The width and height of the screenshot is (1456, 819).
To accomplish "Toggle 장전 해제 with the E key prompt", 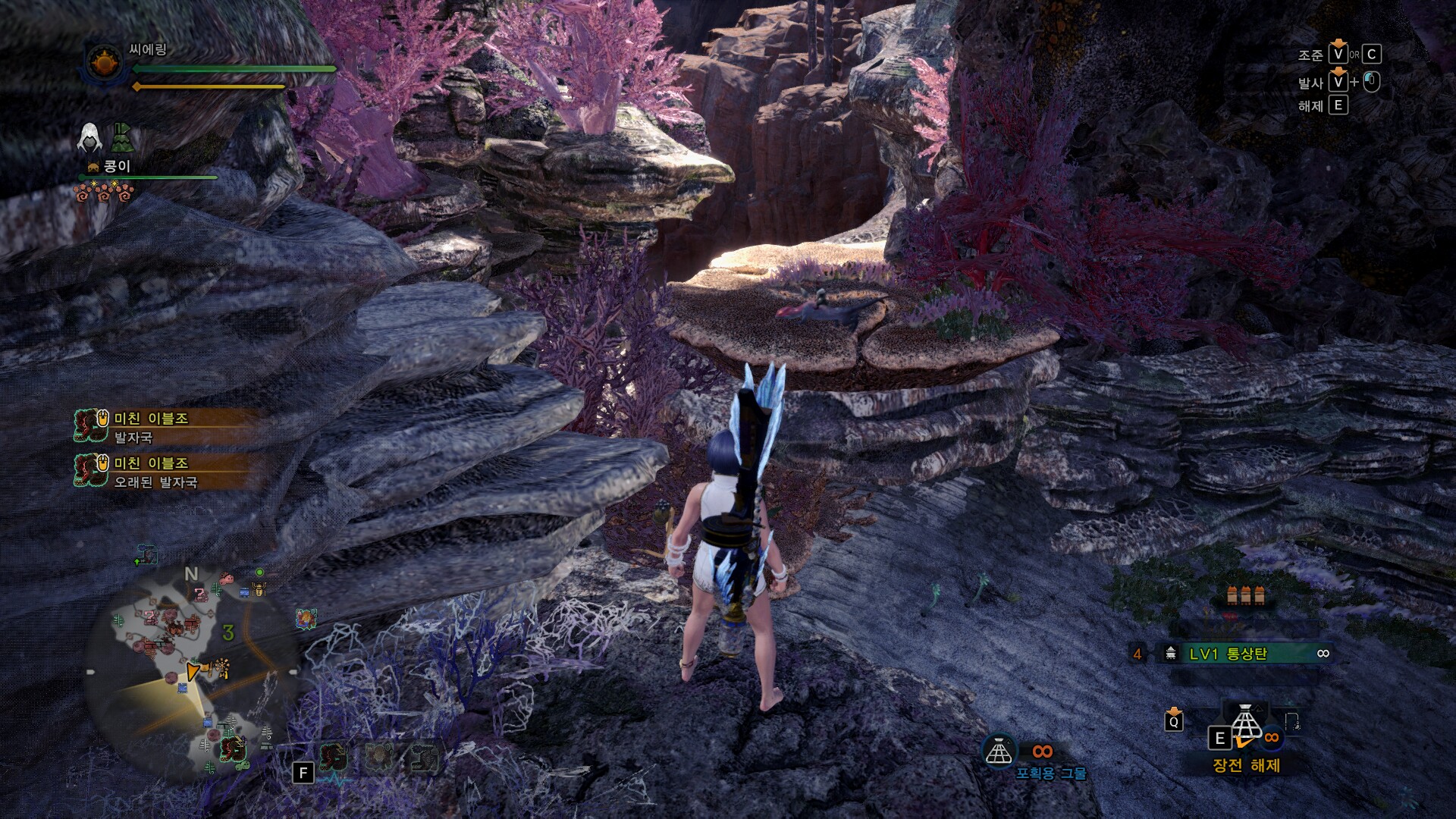I will (x=1219, y=738).
